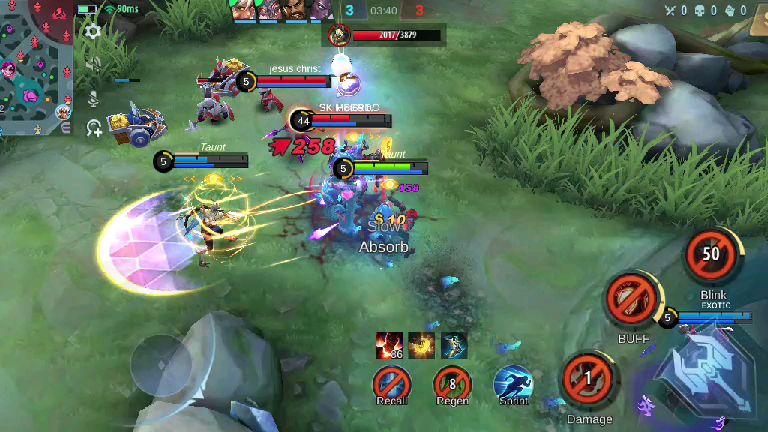
Task: Cast the Damage skill
Action: click(588, 378)
